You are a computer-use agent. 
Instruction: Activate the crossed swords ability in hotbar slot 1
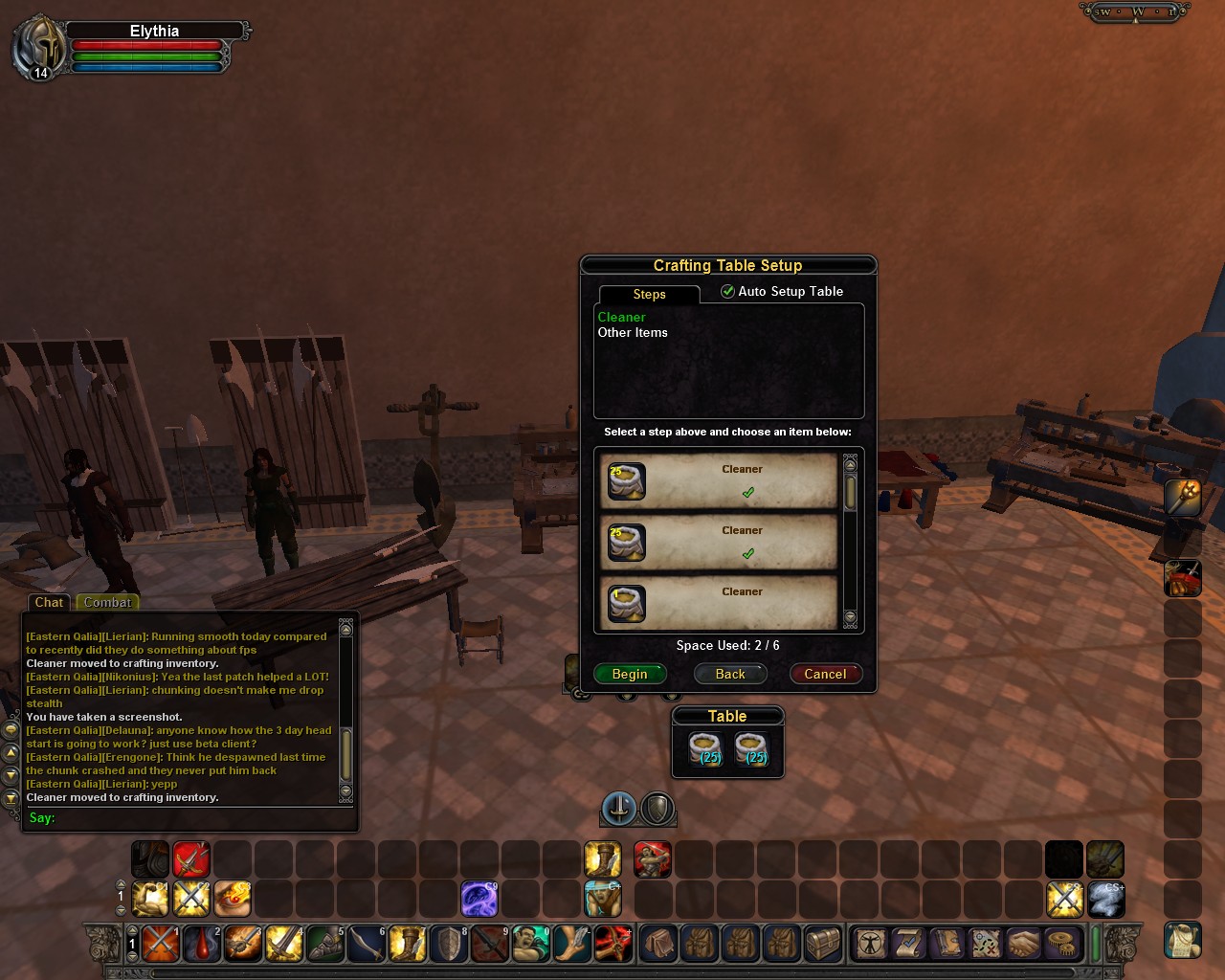click(x=161, y=944)
